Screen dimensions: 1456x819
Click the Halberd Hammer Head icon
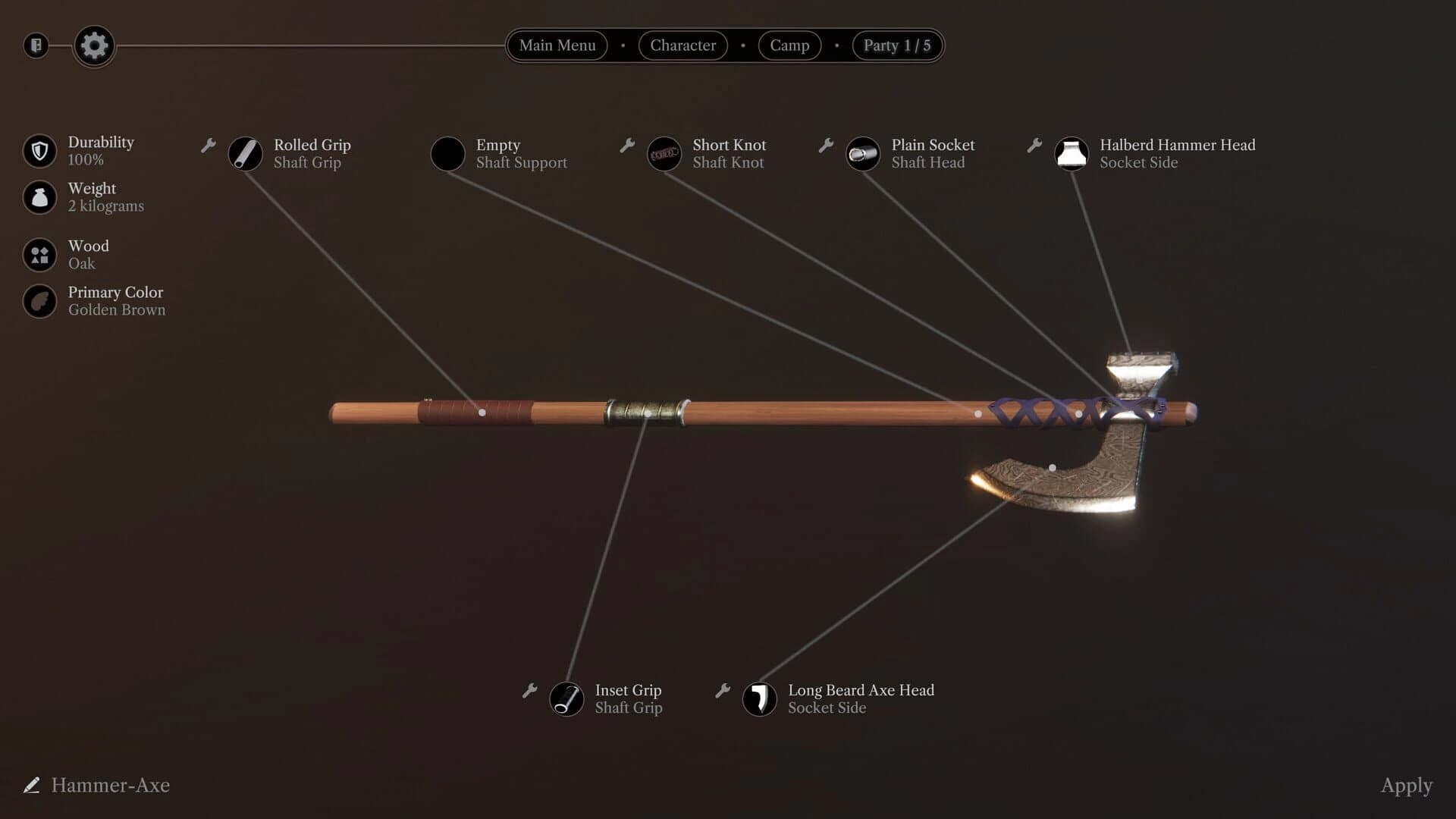coord(1072,154)
